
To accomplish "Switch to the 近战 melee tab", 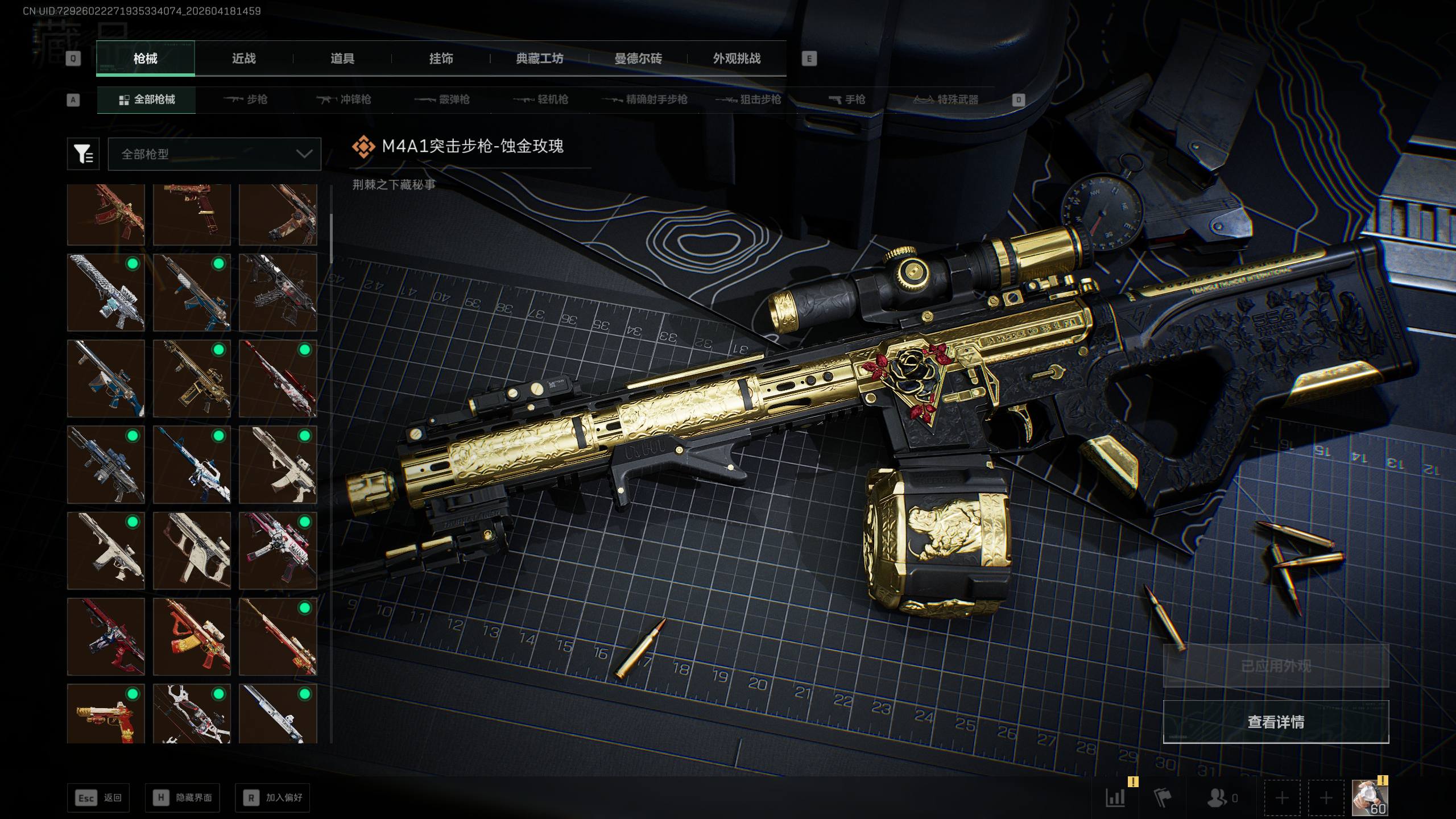I will click(243, 59).
